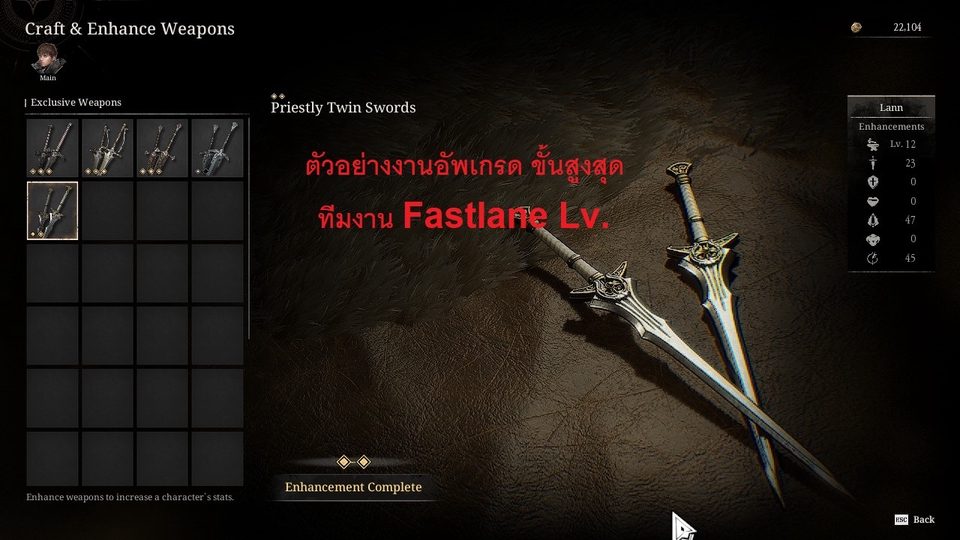The image size is (960, 540).
Task: Click the Enhancement Complete button
Action: click(x=353, y=487)
